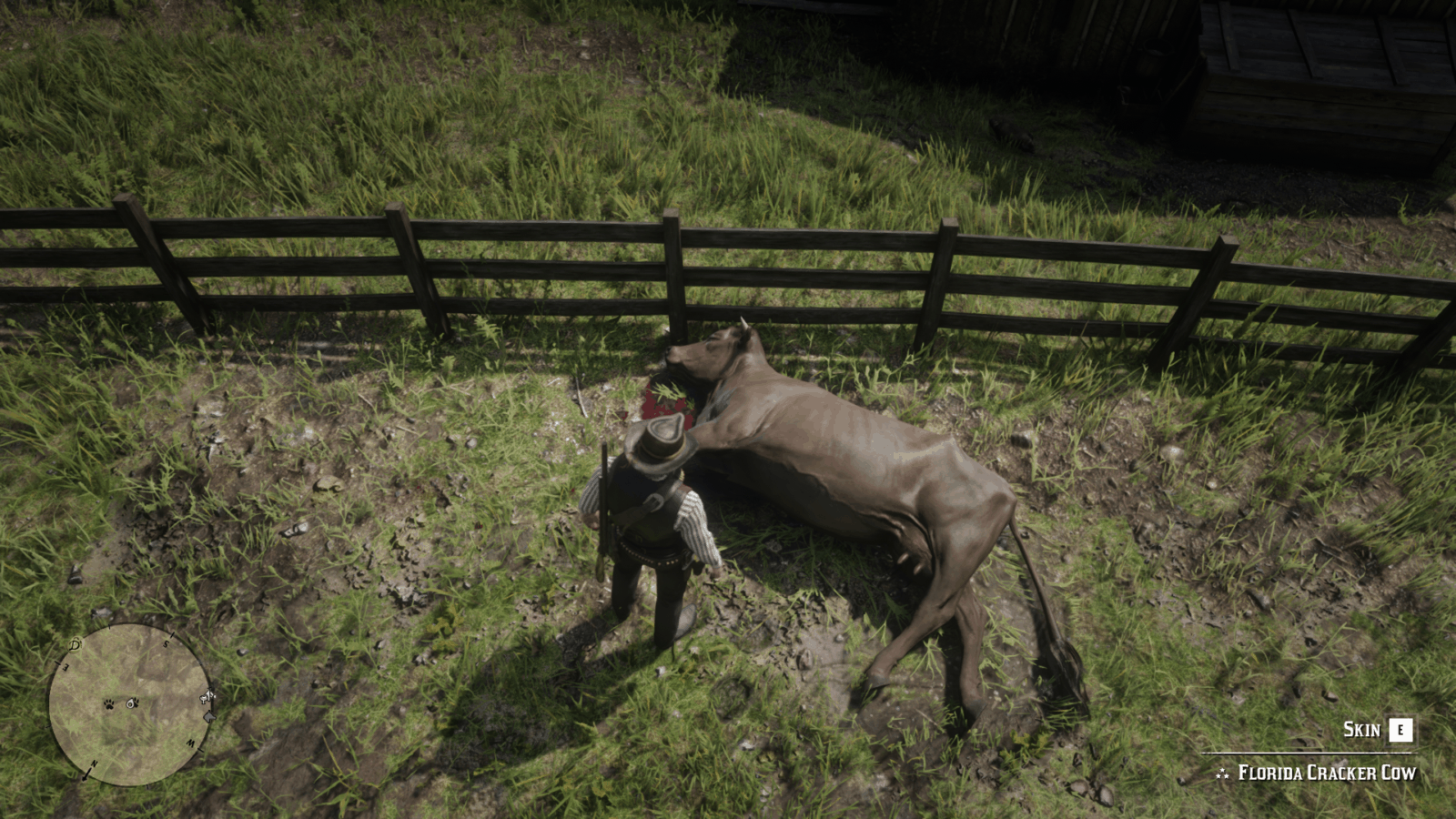Click the white horse marker on the minimap edge
This screenshot has height=819, width=1456.
click(x=206, y=697)
